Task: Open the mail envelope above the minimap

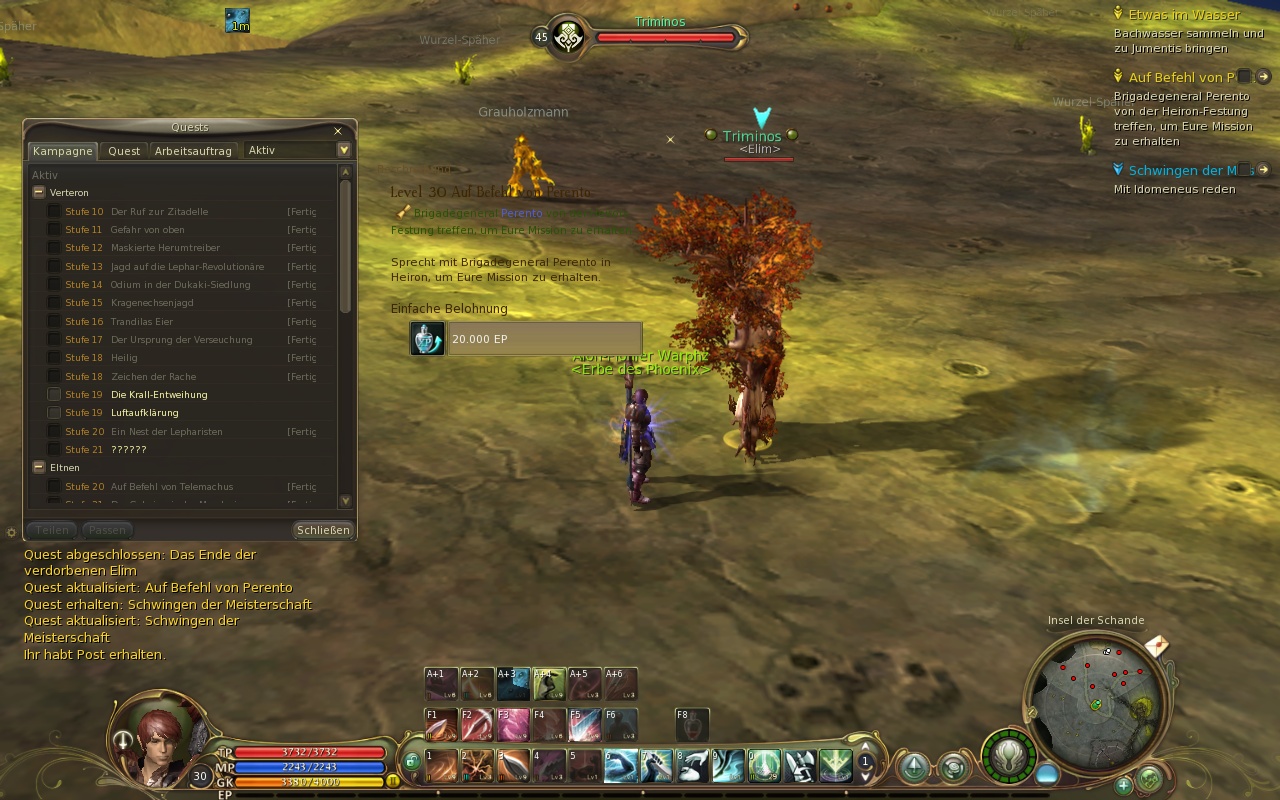Action: (1156, 646)
